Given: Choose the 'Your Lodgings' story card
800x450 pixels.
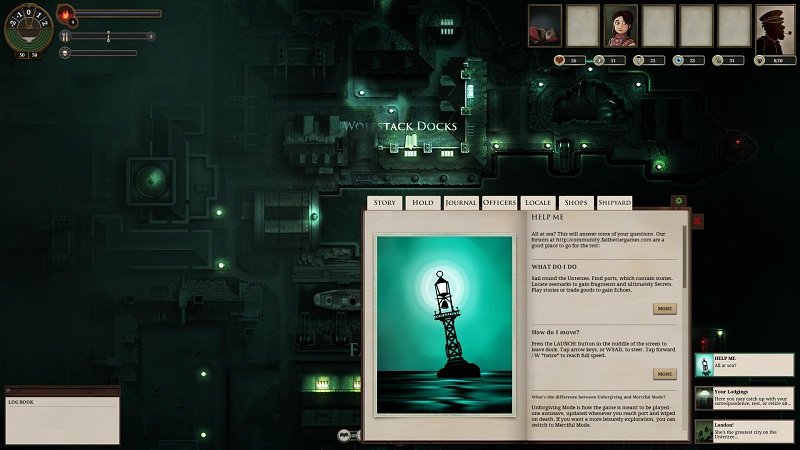Looking at the screenshot, I should click(745, 398).
